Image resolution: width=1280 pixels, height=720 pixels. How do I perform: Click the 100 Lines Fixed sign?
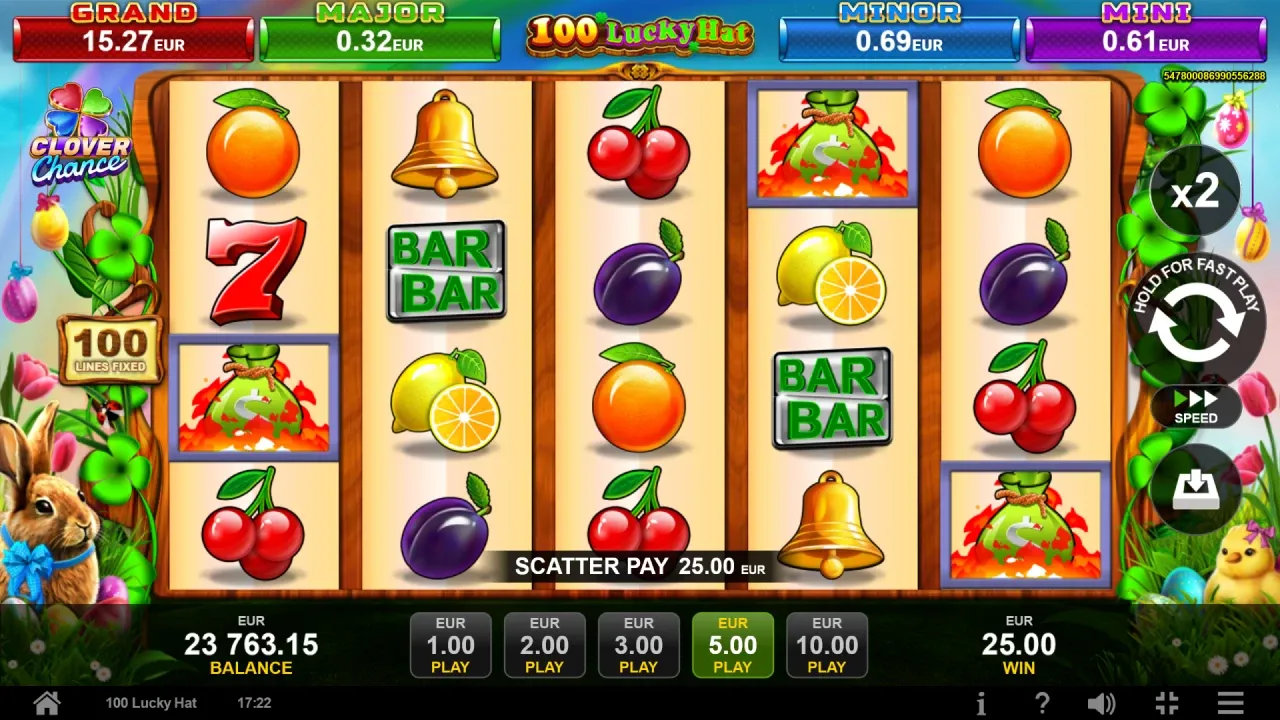tap(110, 350)
